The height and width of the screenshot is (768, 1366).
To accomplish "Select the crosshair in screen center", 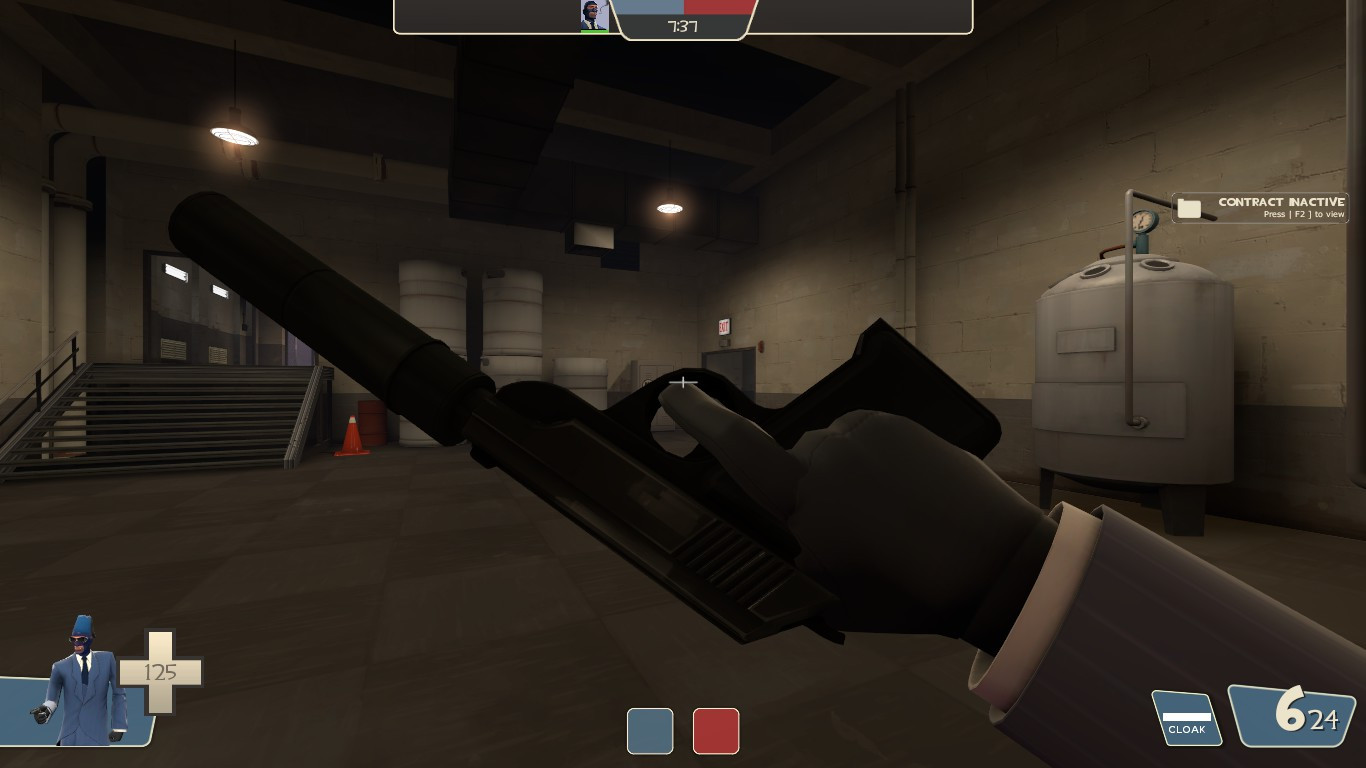I will [x=683, y=382].
